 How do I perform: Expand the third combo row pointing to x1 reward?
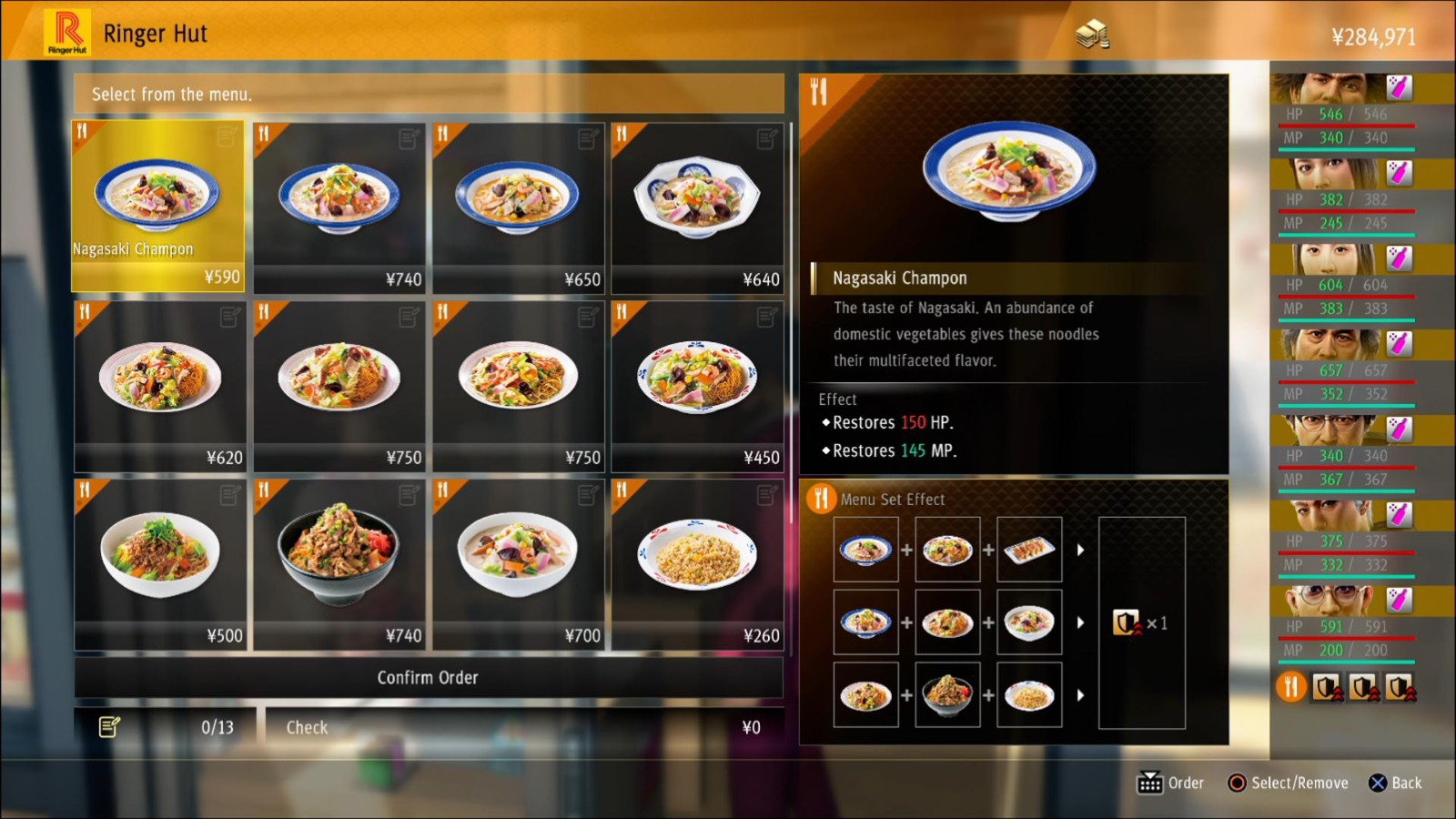point(1081,696)
